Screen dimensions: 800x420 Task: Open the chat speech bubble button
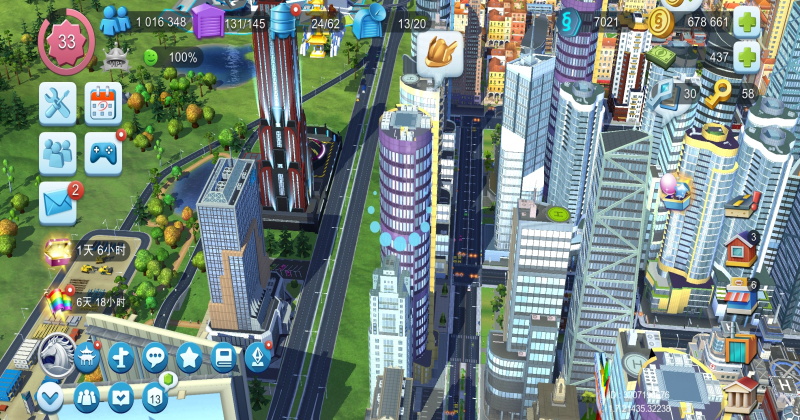pos(154,355)
